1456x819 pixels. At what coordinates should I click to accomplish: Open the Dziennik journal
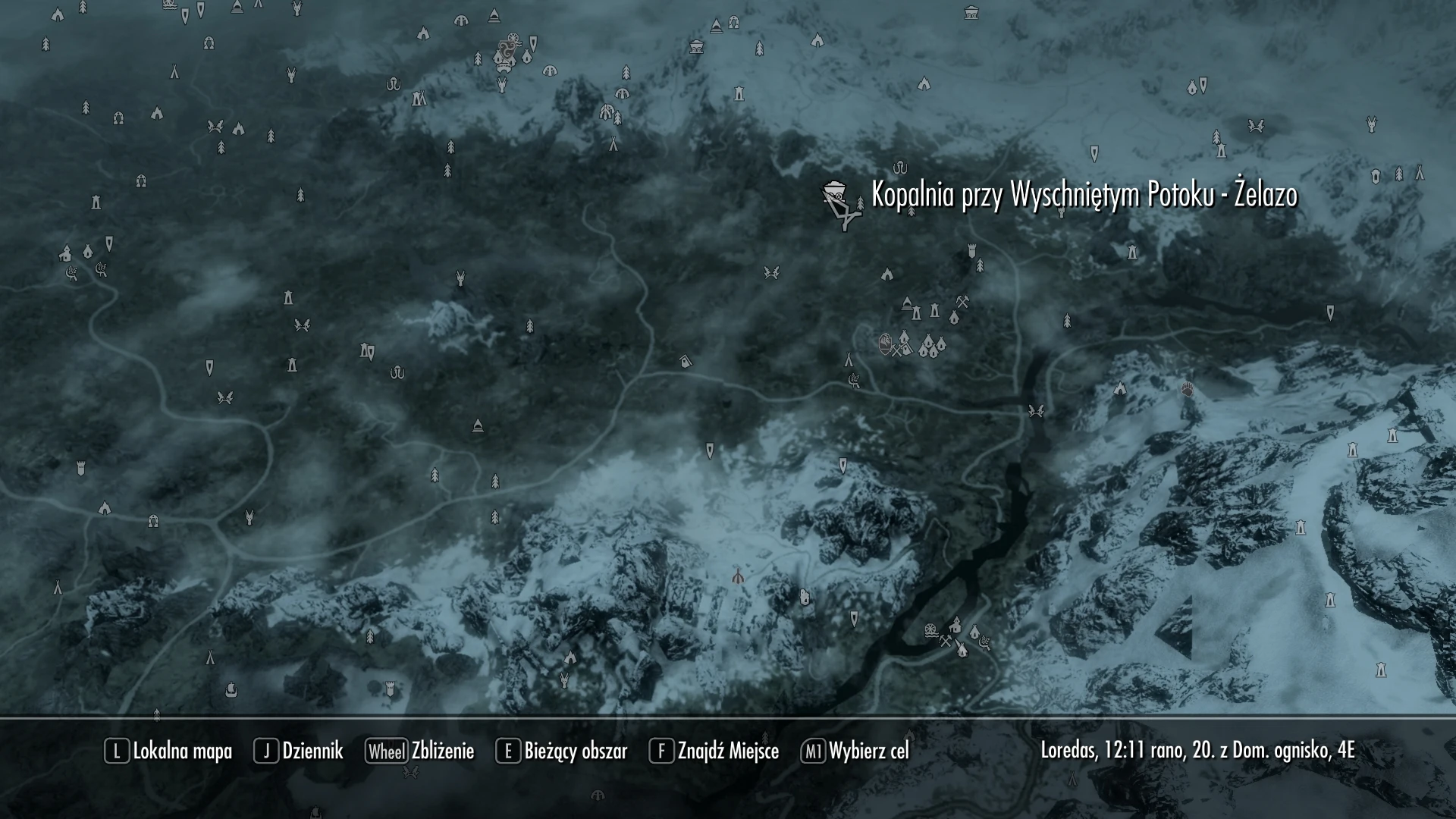(x=299, y=751)
